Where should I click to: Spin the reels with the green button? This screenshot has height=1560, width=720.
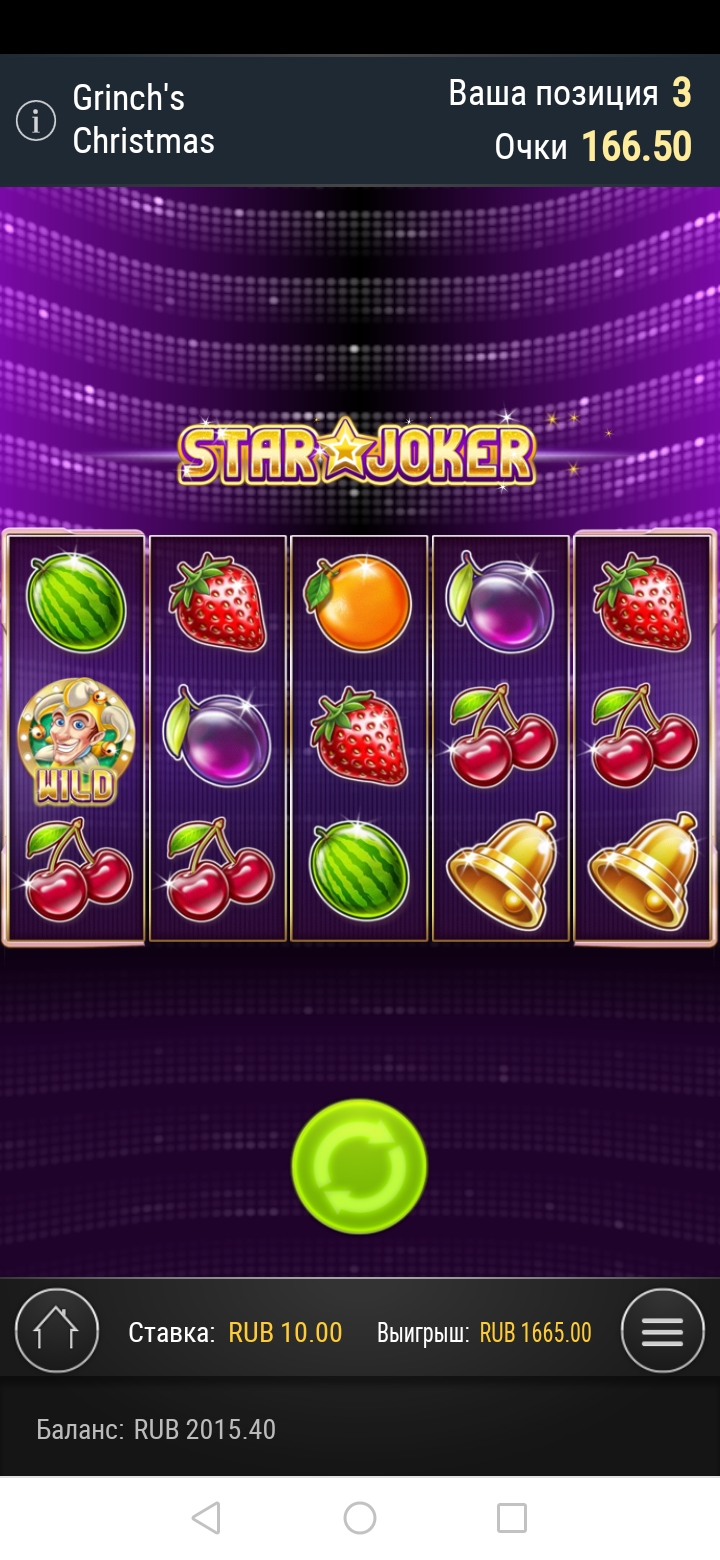(x=359, y=1166)
